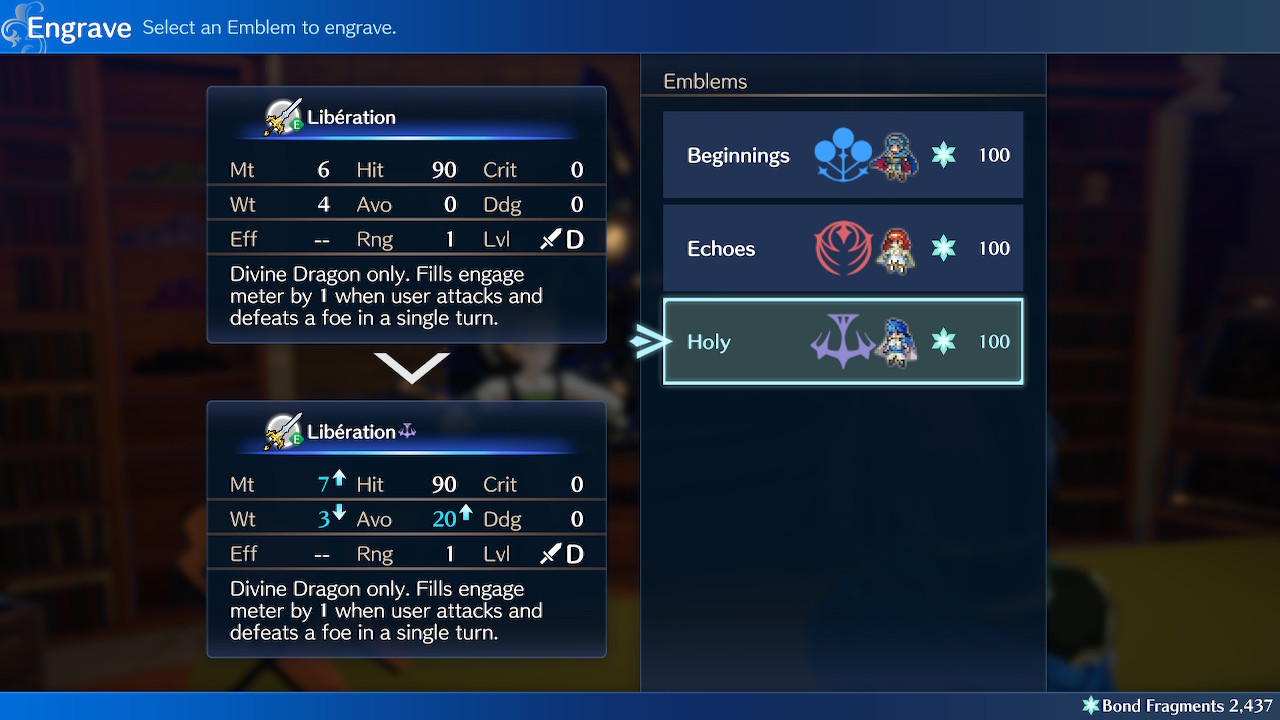Click the Holy purple trident crest icon
Viewport: 1280px width, 720px height.
tap(843, 341)
